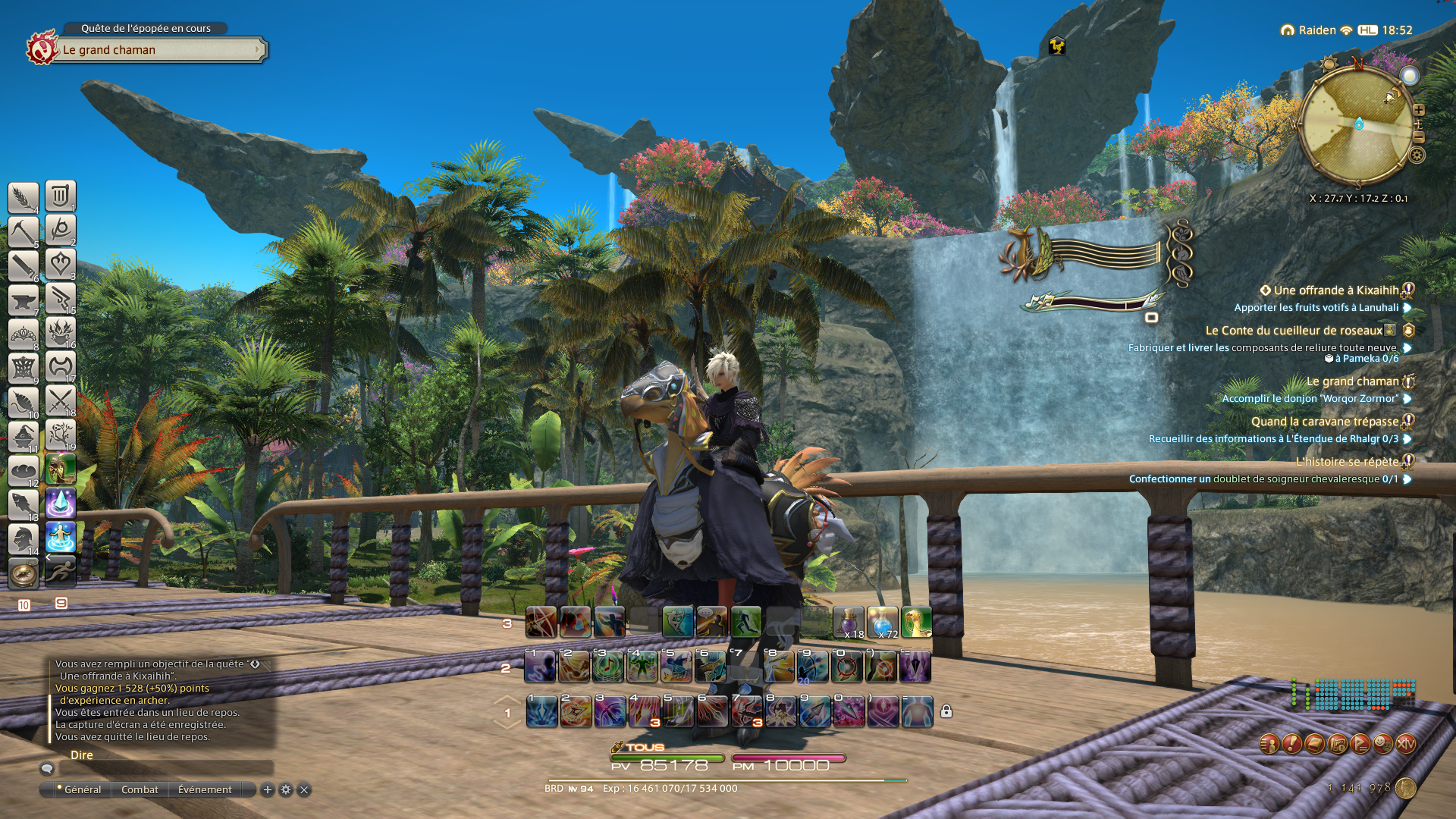Use the blue potion with 72 remaining
This screenshot has height=819, width=1456.
pos(882,623)
